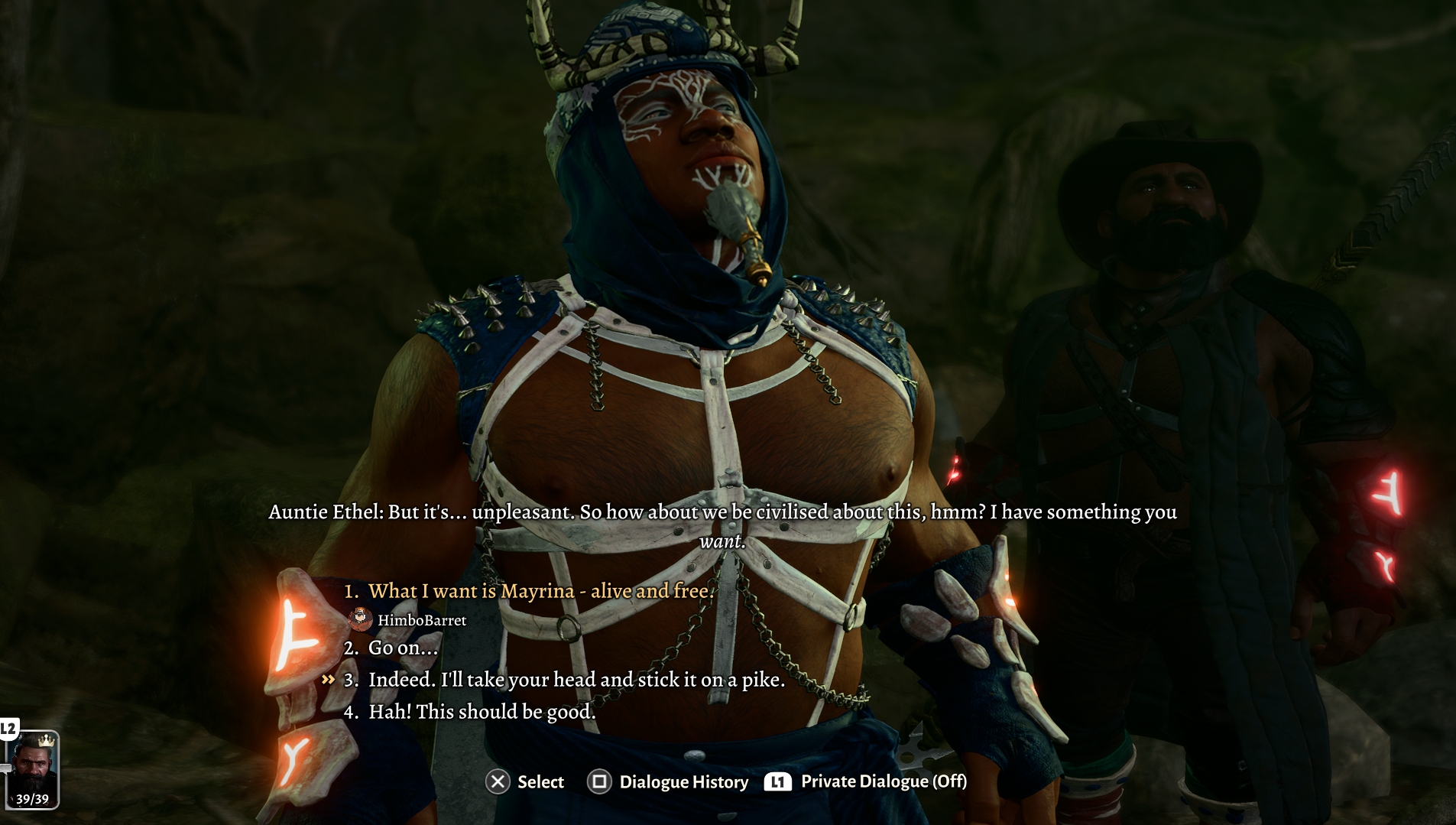
Task: Choose "Hah! This should be good." response
Action: pyautogui.click(x=482, y=712)
